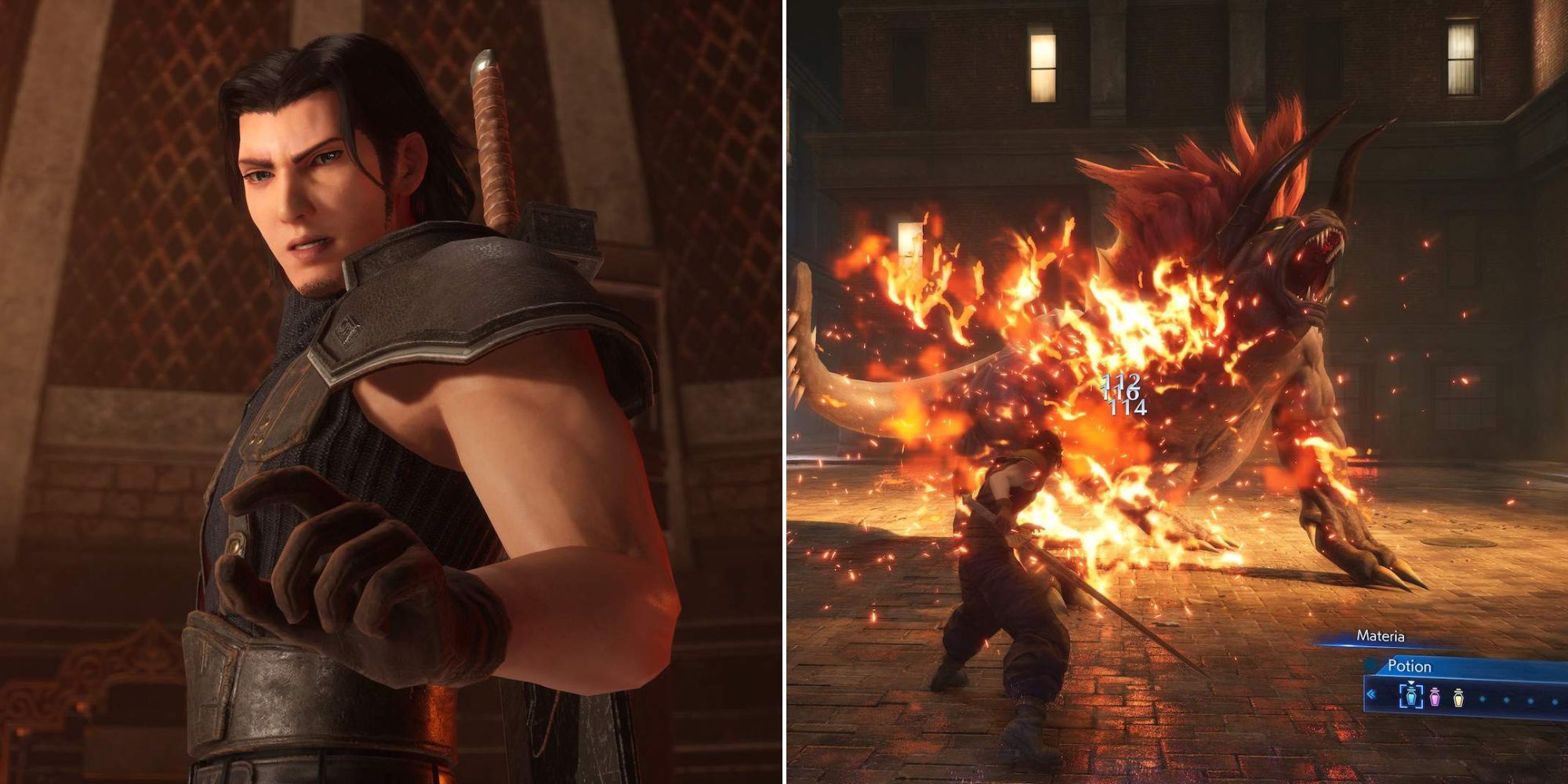1568x784 pixels.
Task: Select the pink potion bottle icon
Action: click(x=1435, y=698)
